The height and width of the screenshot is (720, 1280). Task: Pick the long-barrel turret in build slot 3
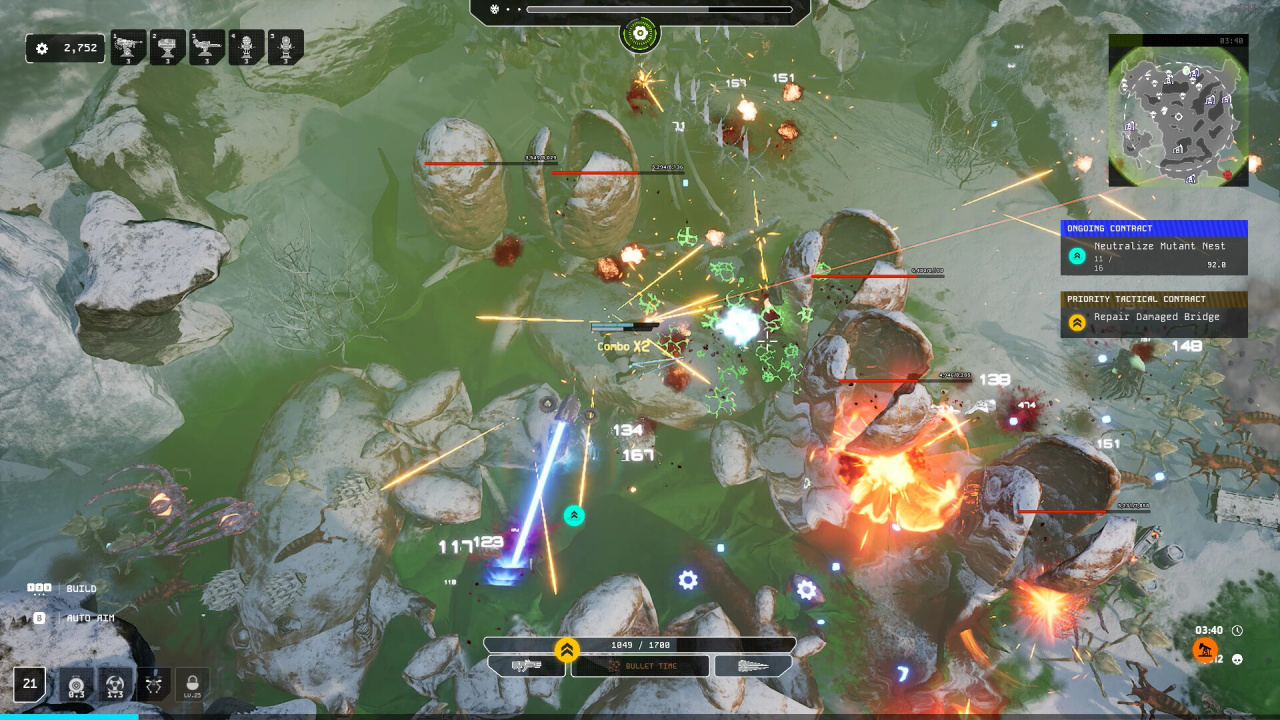click(x=207, y=47)
